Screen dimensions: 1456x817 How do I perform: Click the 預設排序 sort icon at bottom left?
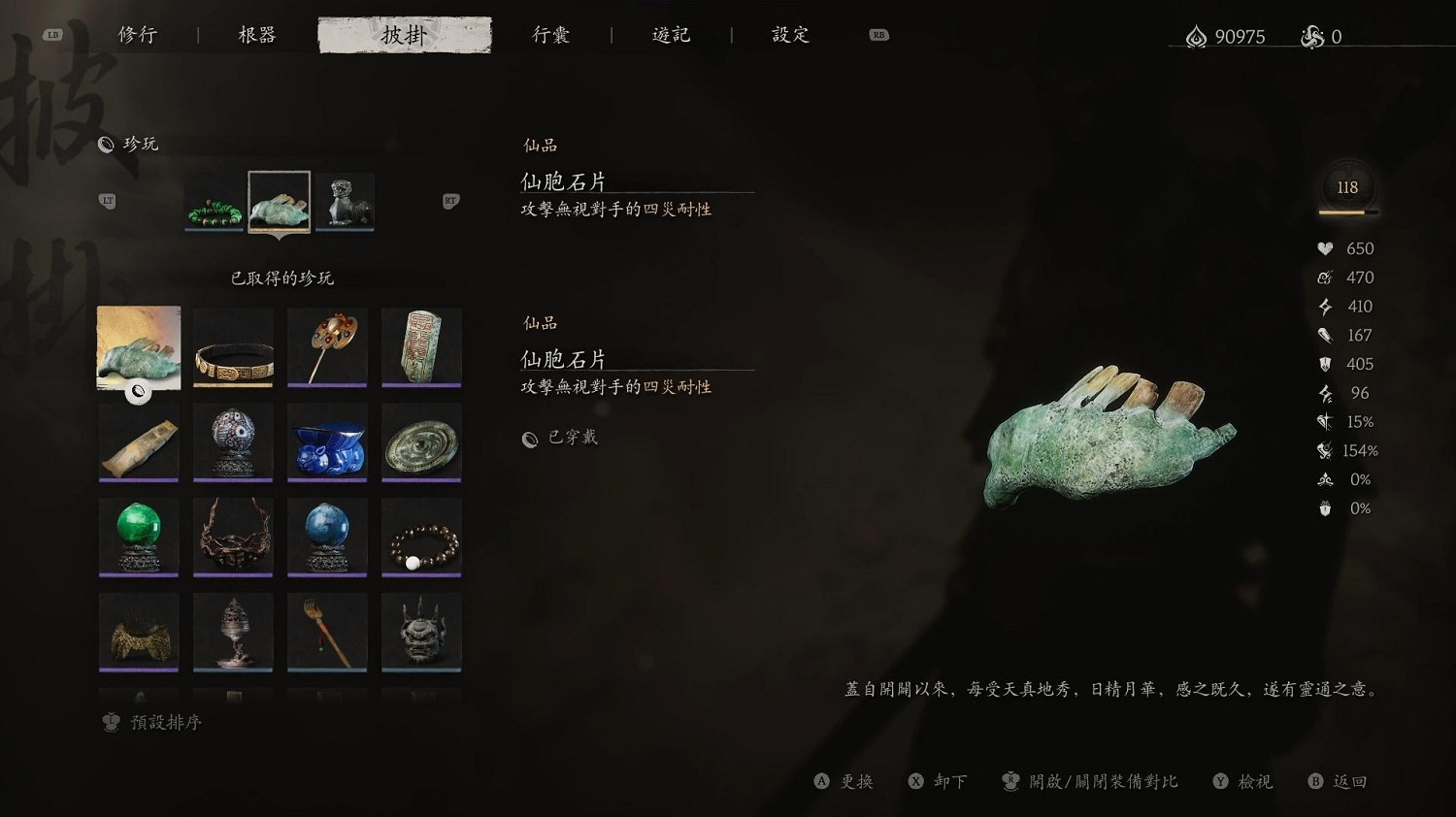pos(110,722)
